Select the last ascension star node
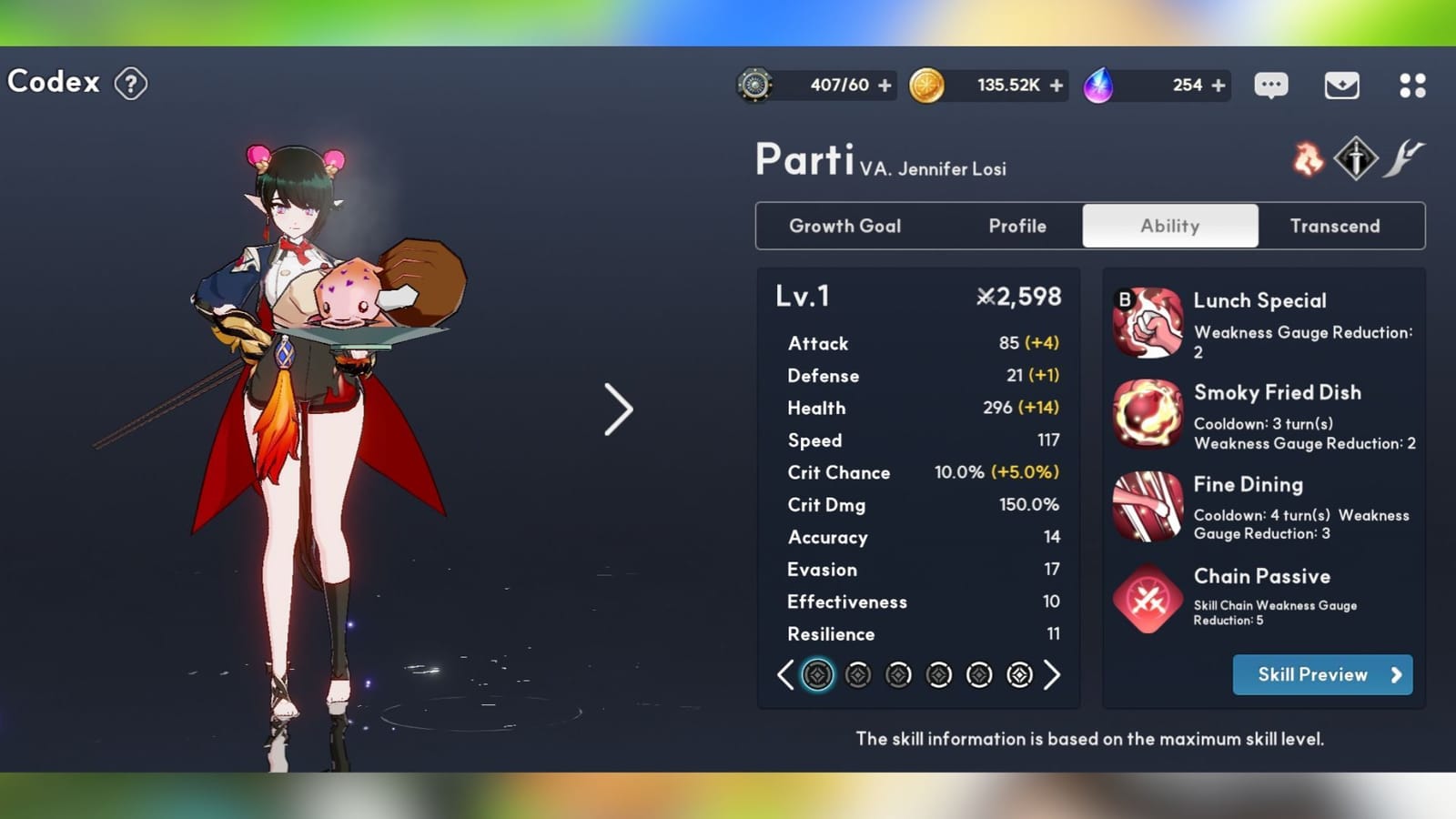1456x819 pixels. pyautogui.click(x=1019, y=675)
